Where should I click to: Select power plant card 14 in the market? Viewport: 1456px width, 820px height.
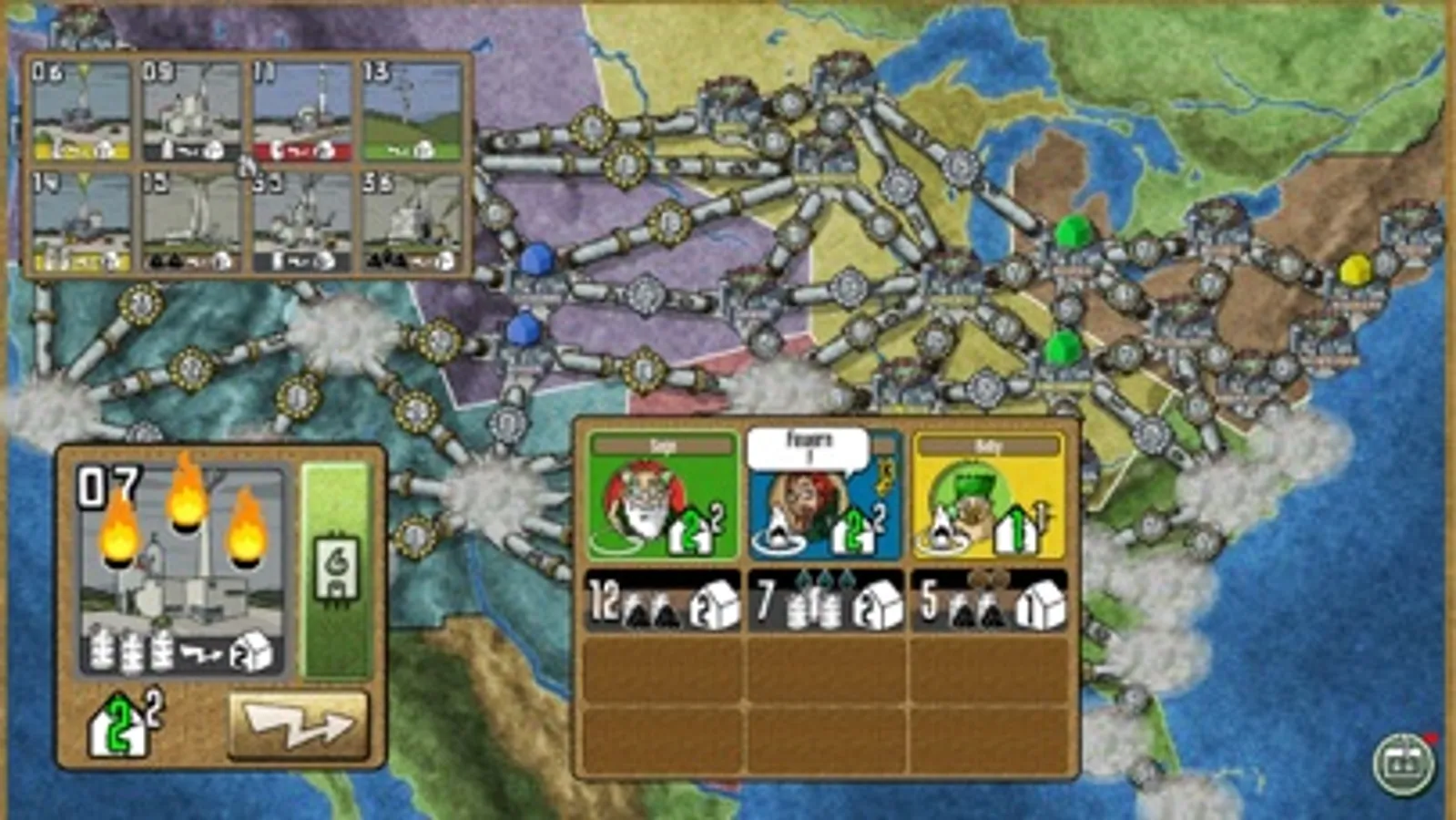(x=80, y=219)
